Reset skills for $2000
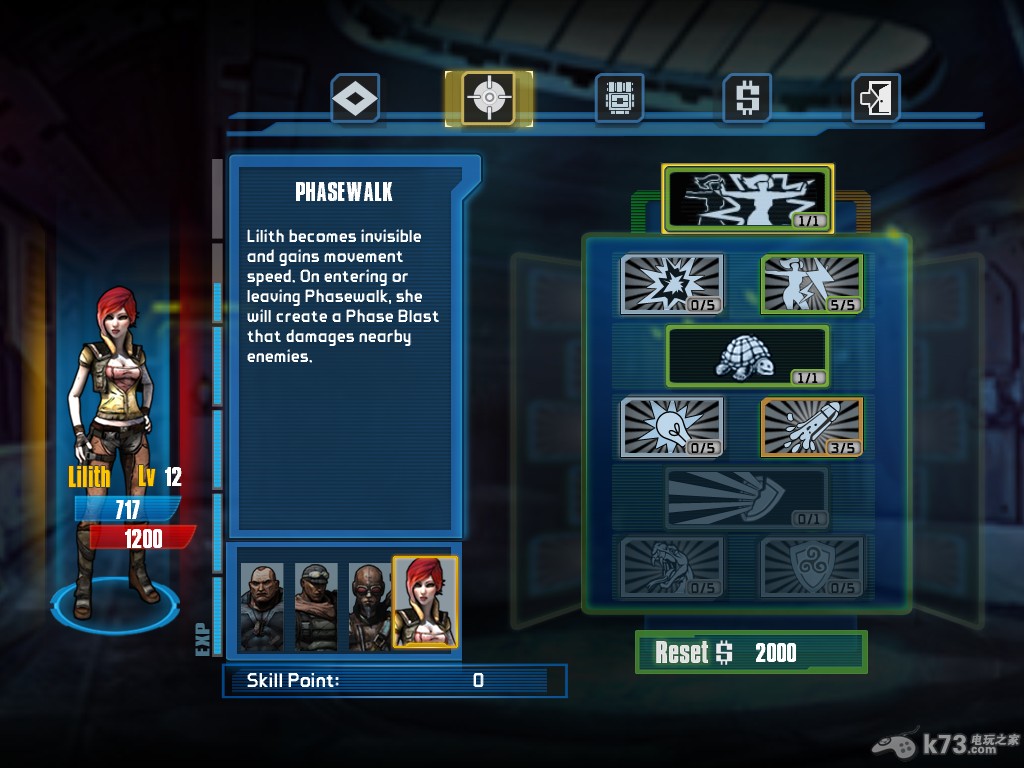The width and height of the screenshot is (1024, 768). point(750,653)
